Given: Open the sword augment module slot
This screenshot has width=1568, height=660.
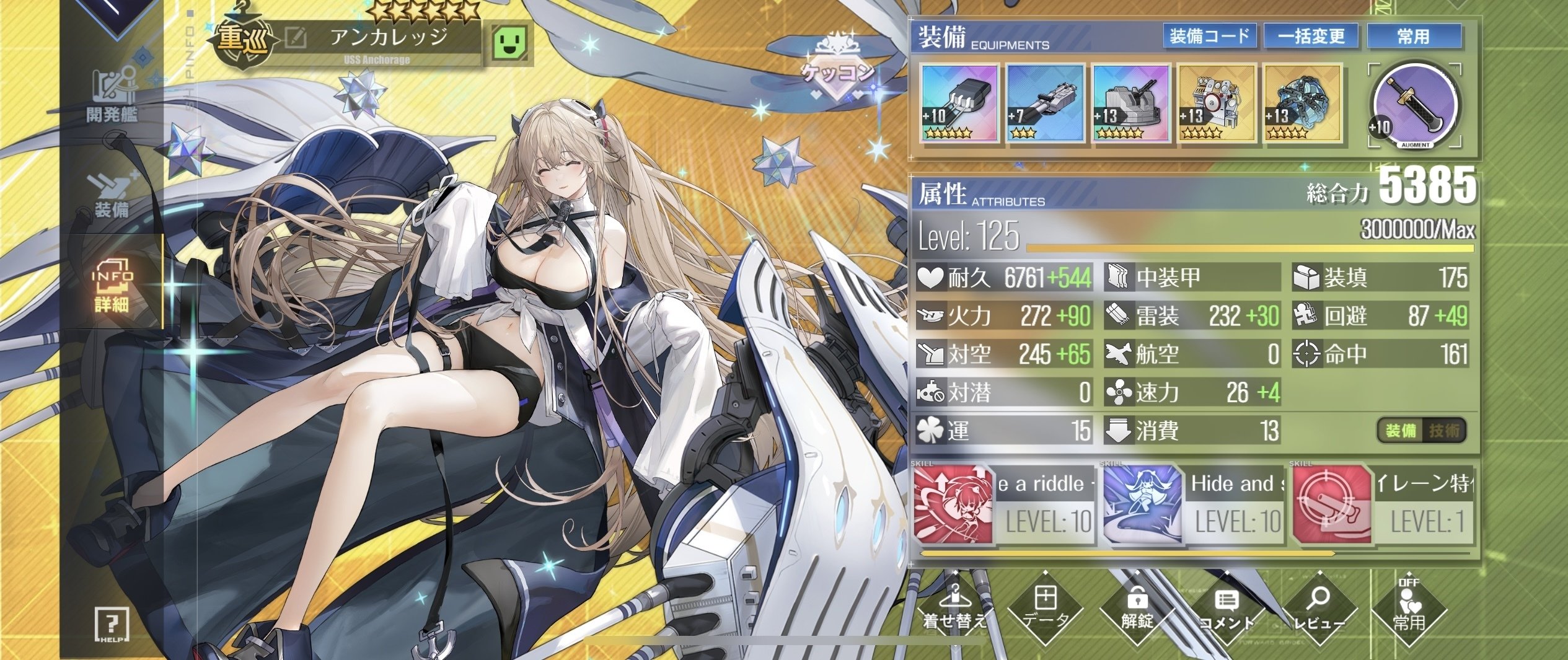Looking at the screenshot, I should coord(1415,104).
